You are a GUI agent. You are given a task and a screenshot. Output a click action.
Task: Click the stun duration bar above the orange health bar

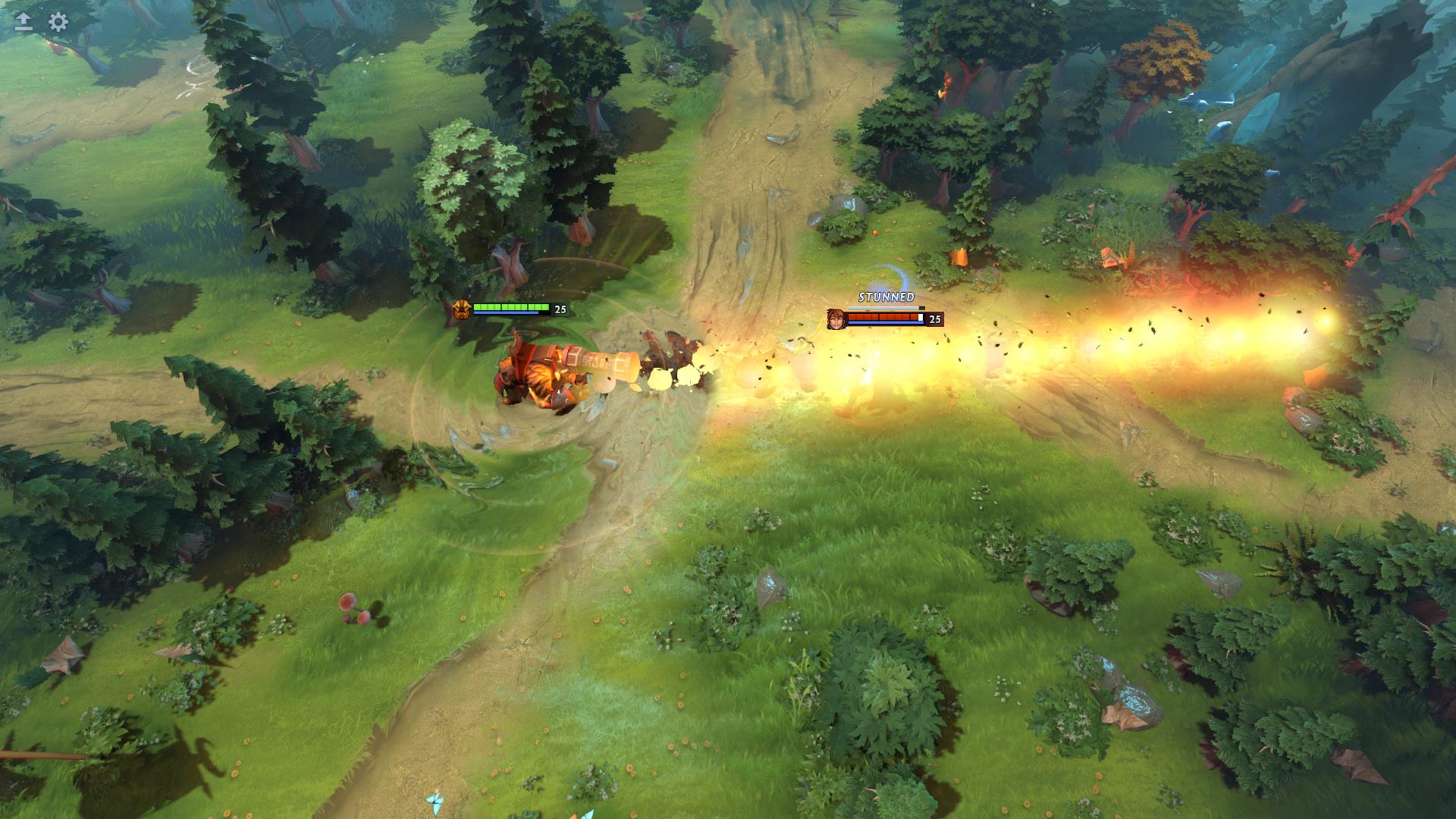click(x=883, y=308)
